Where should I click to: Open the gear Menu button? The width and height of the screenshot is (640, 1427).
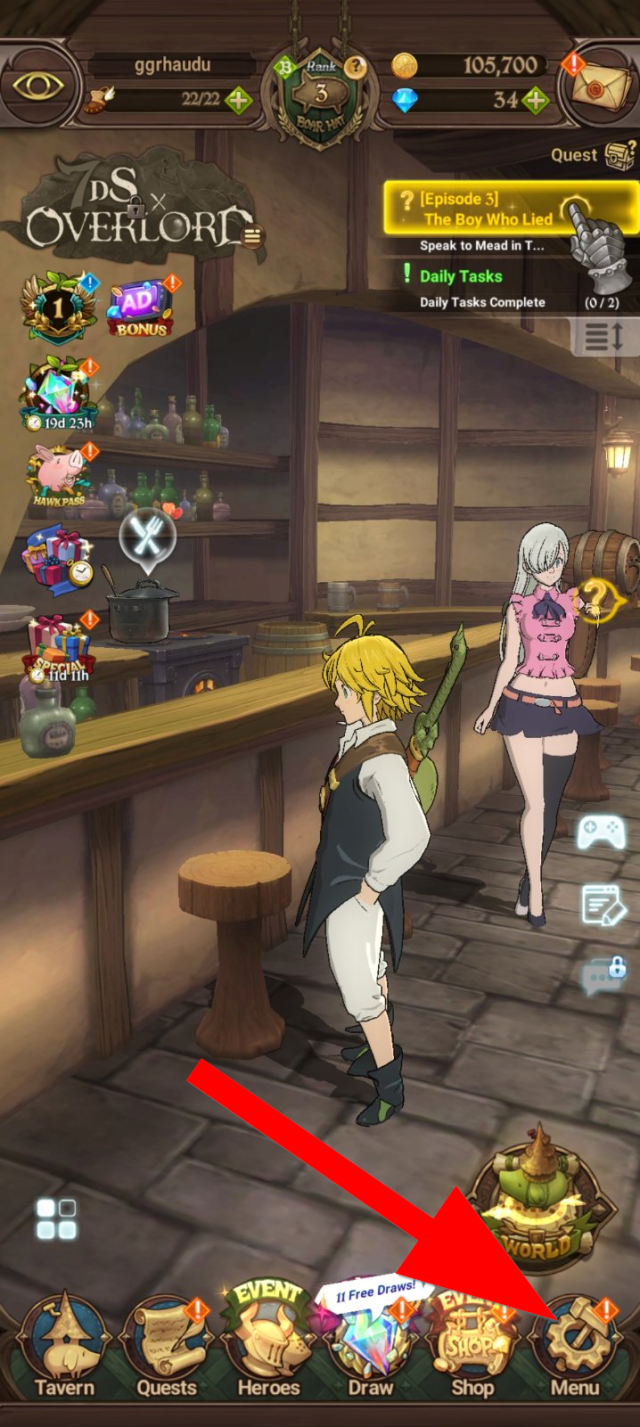click(575, 1345)
